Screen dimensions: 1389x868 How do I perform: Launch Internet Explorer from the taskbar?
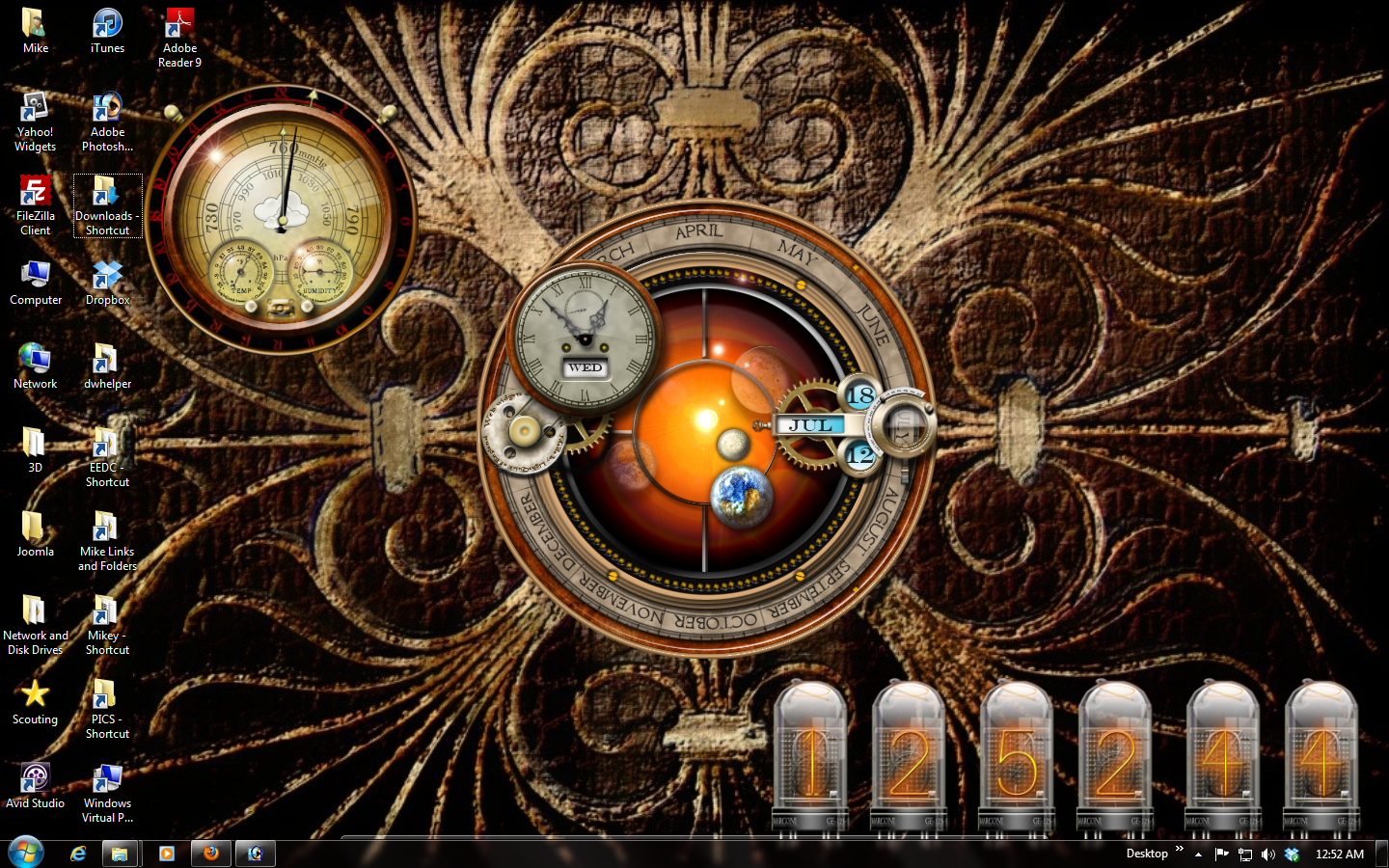tap(78, 853)
